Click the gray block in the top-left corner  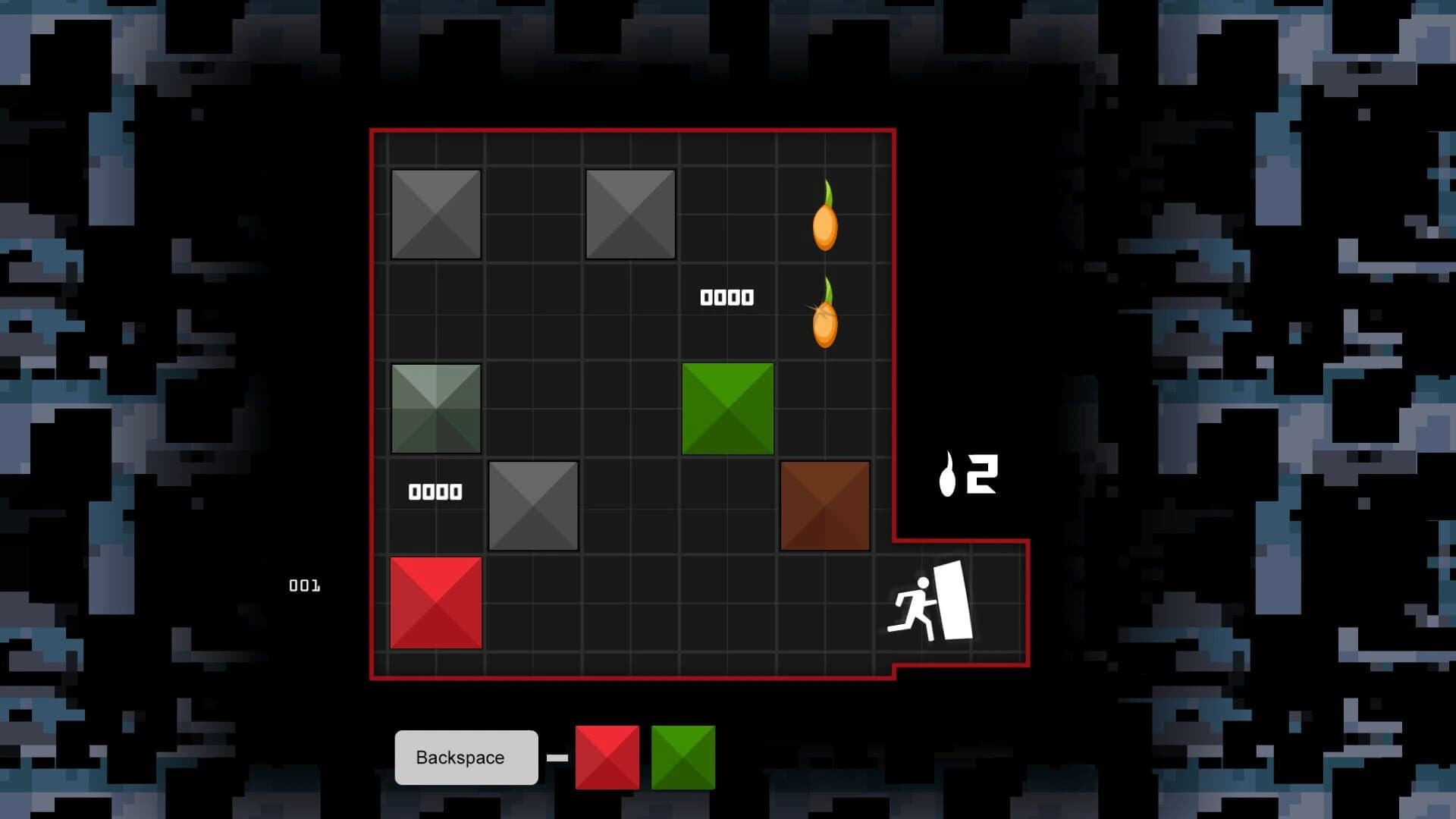[x=436, y=214]
